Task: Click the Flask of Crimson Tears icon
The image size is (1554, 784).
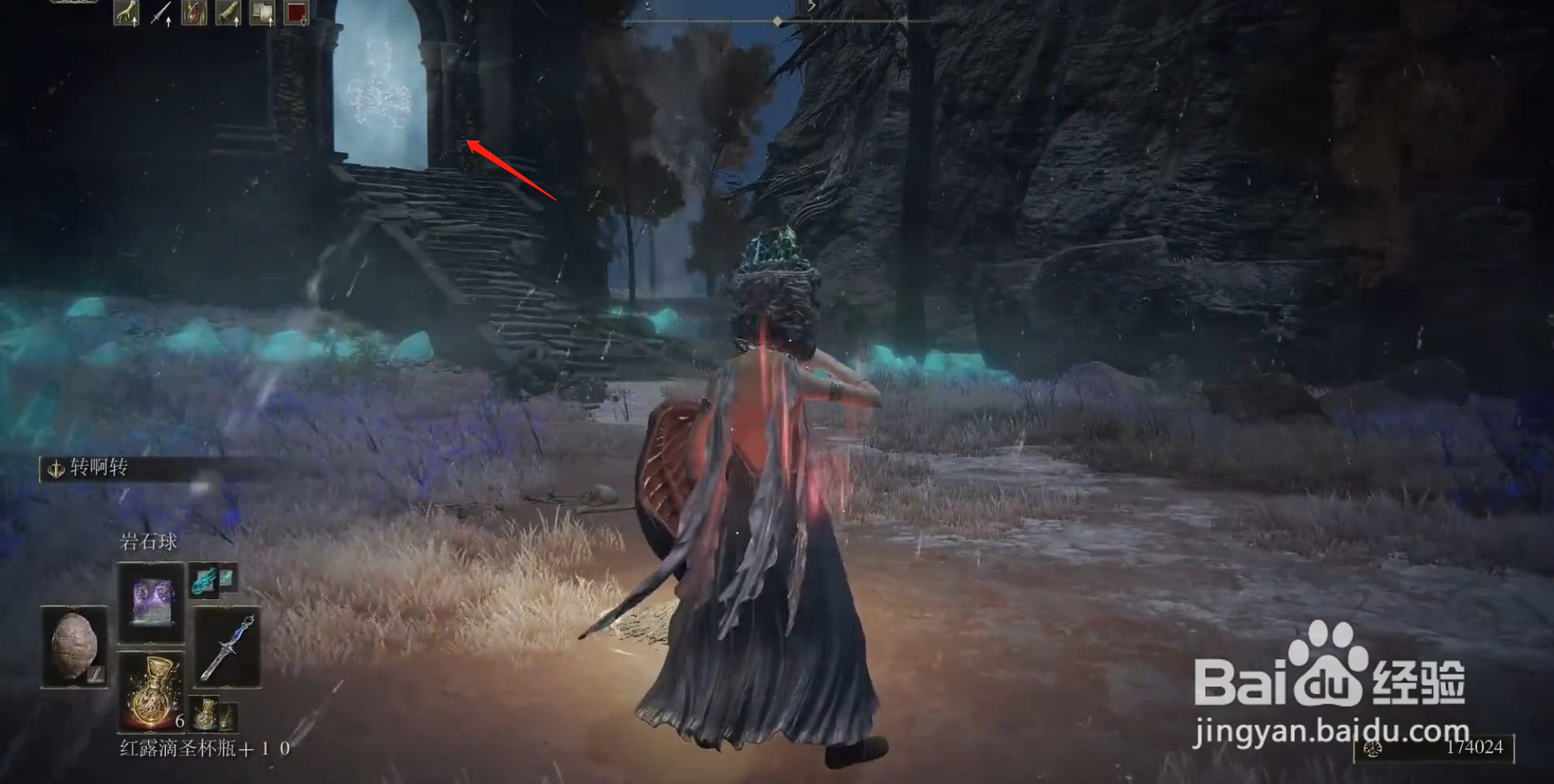Action: [151, 692]
